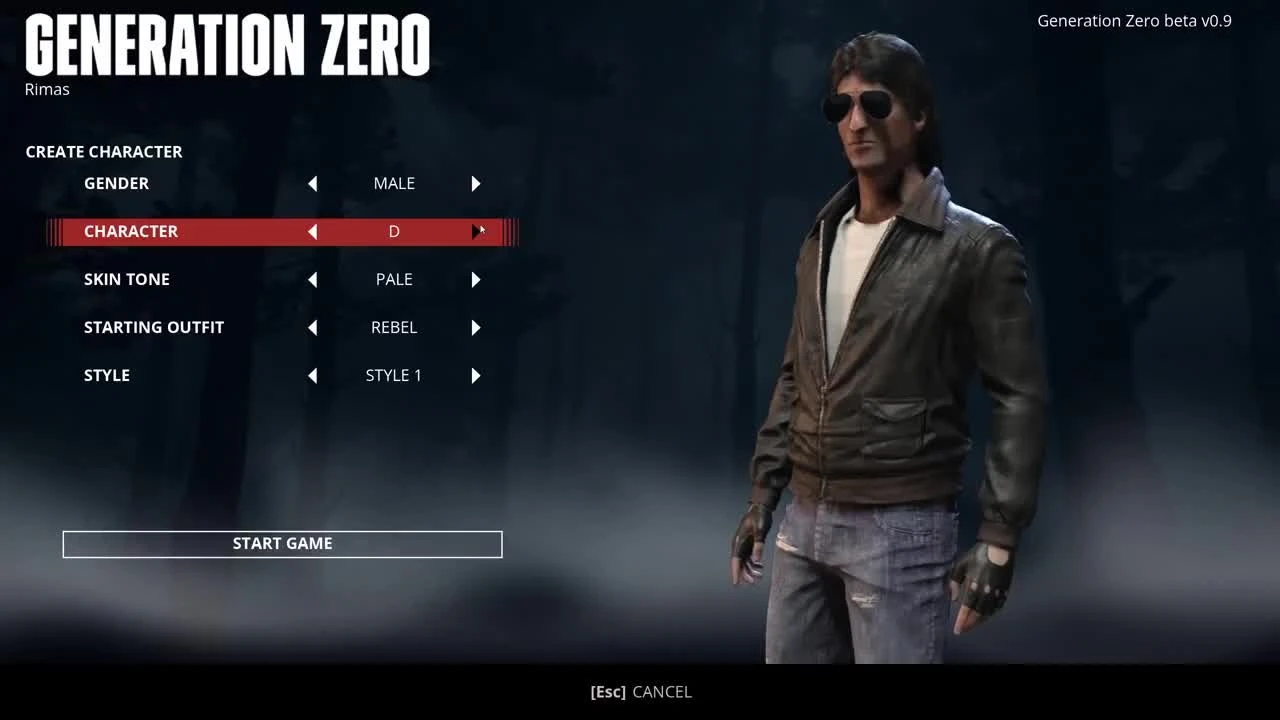
Task: Click the Generation Zero beta version text
Action: click(1134, 20)
